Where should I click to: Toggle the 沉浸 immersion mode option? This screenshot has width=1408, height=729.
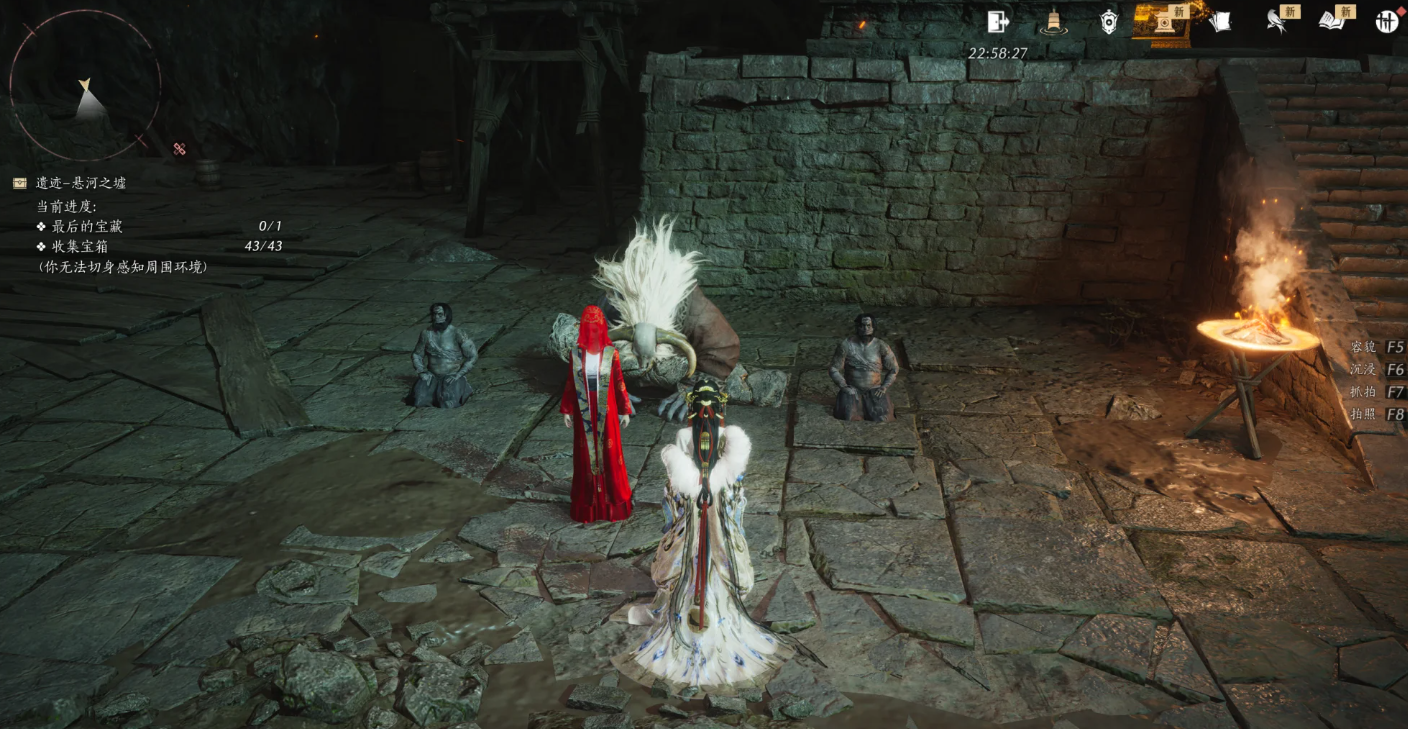click(x=1376, y=369)
